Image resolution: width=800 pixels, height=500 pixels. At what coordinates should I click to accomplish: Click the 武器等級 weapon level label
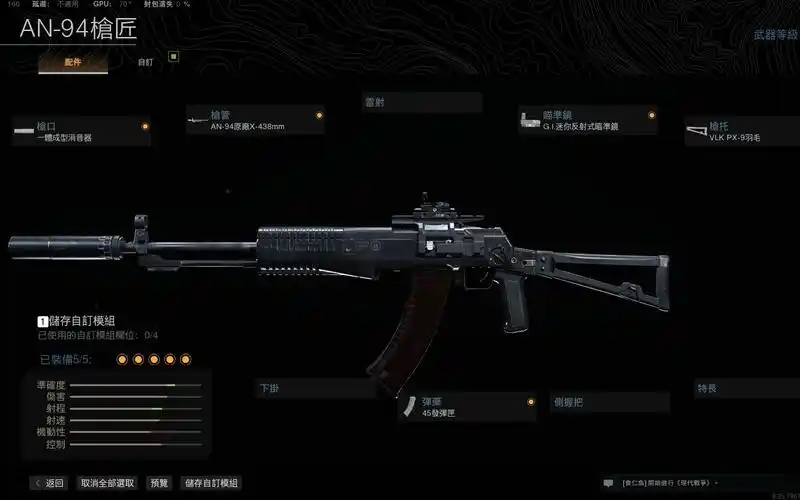[x=774, y=35]
